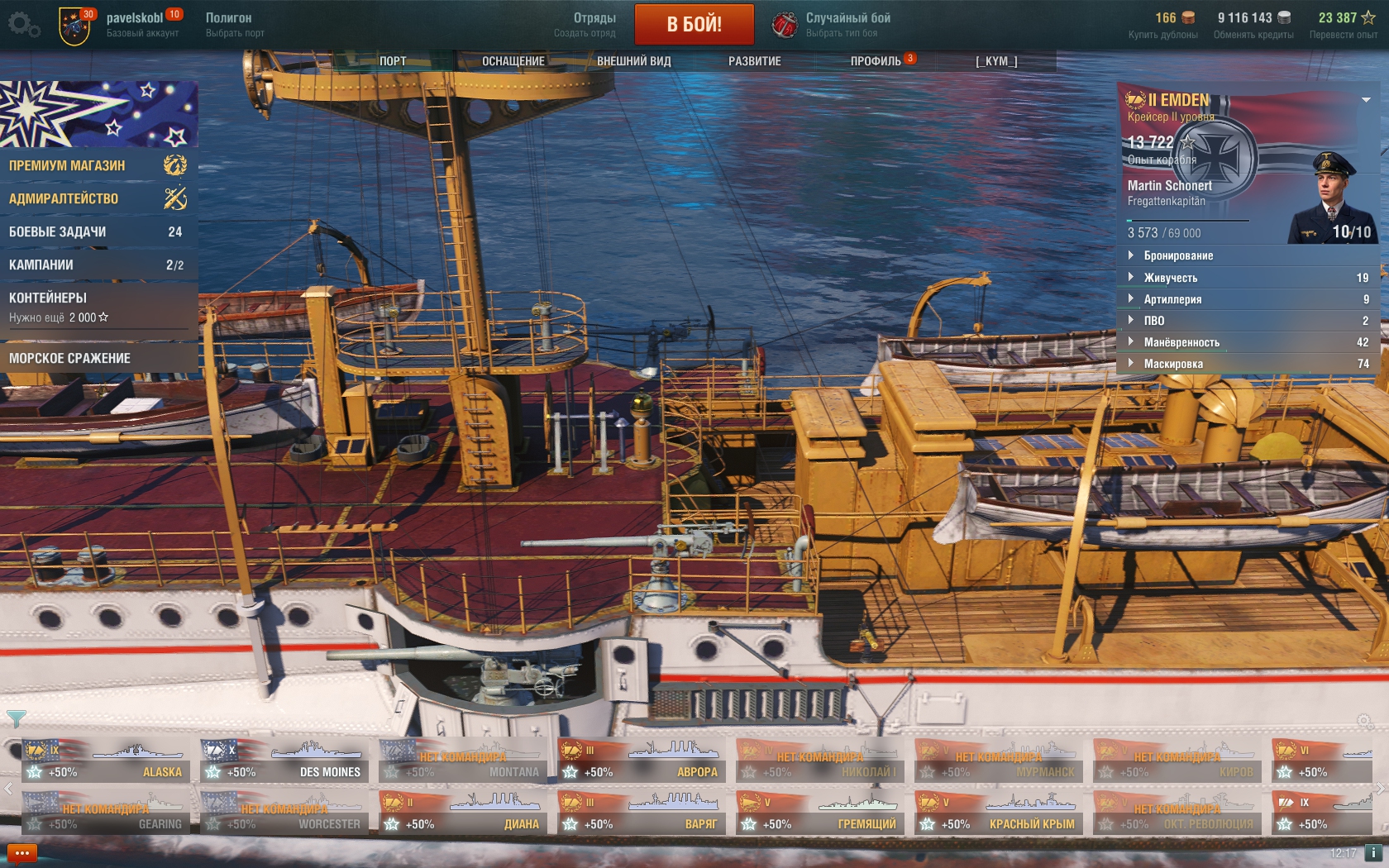
Task: View БОЕВЫЕ ЗАДАЧИ list
Action: 98,231
